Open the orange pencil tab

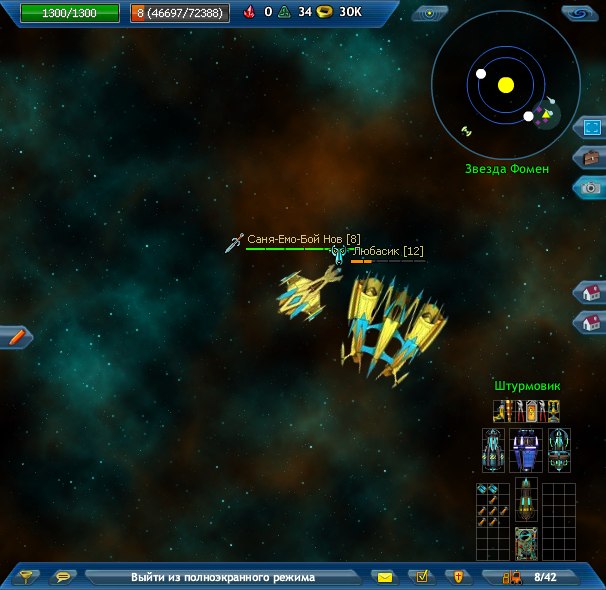pyautogui.click(x=16, y=337)
